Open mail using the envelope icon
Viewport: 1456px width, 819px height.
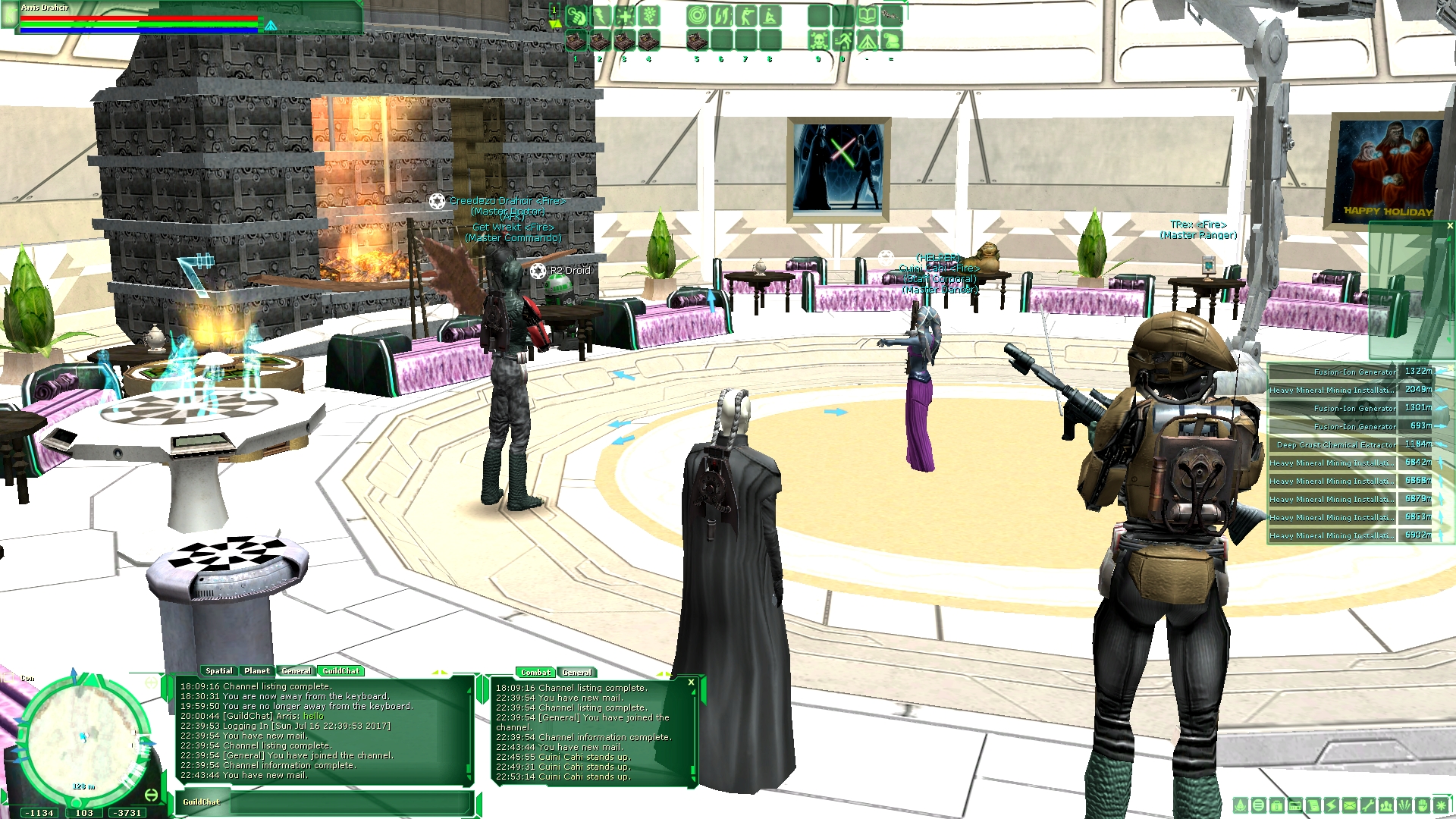[x=1350, y=805]
